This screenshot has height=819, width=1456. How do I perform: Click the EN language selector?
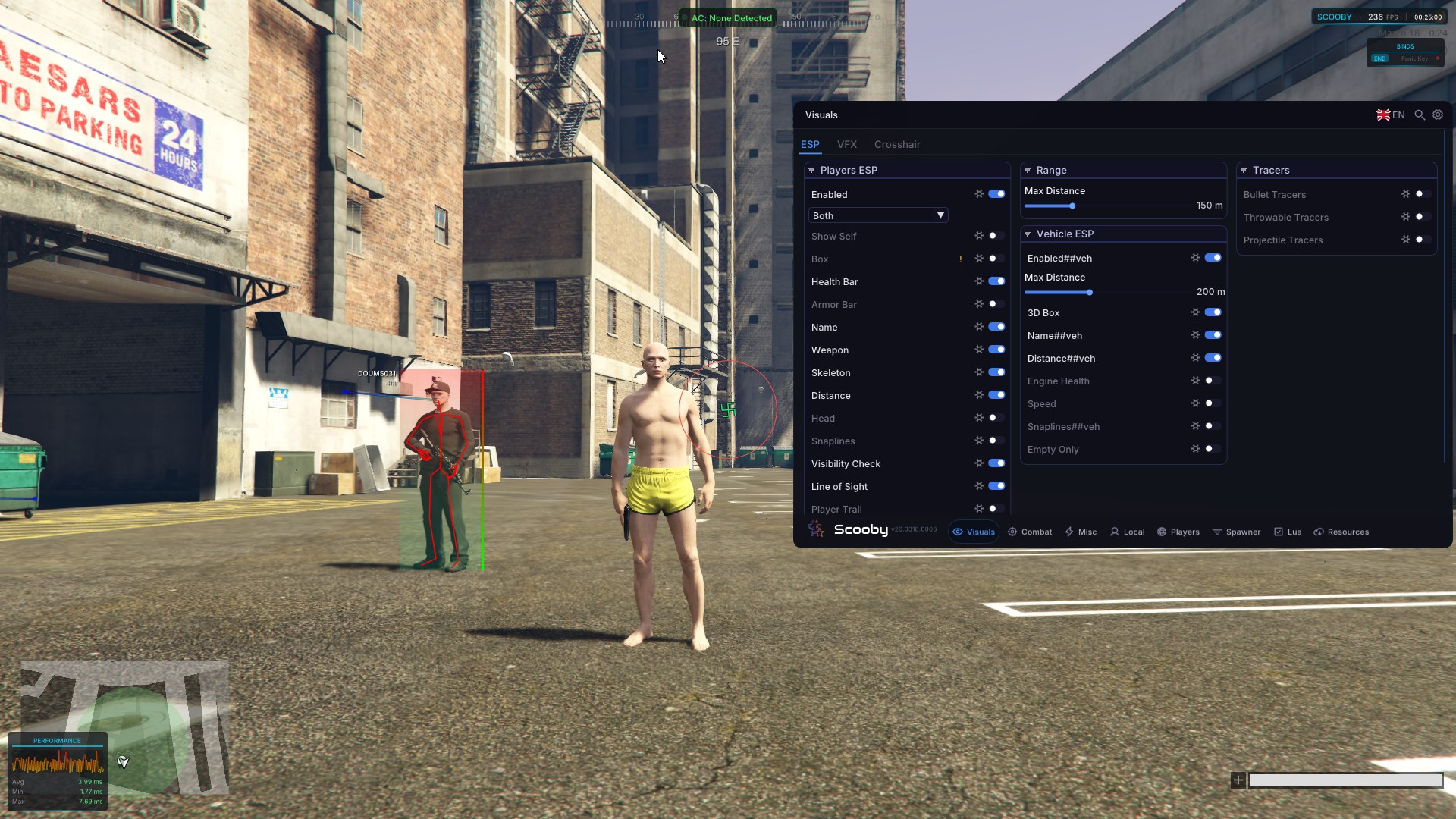(x=1389, y=115)
